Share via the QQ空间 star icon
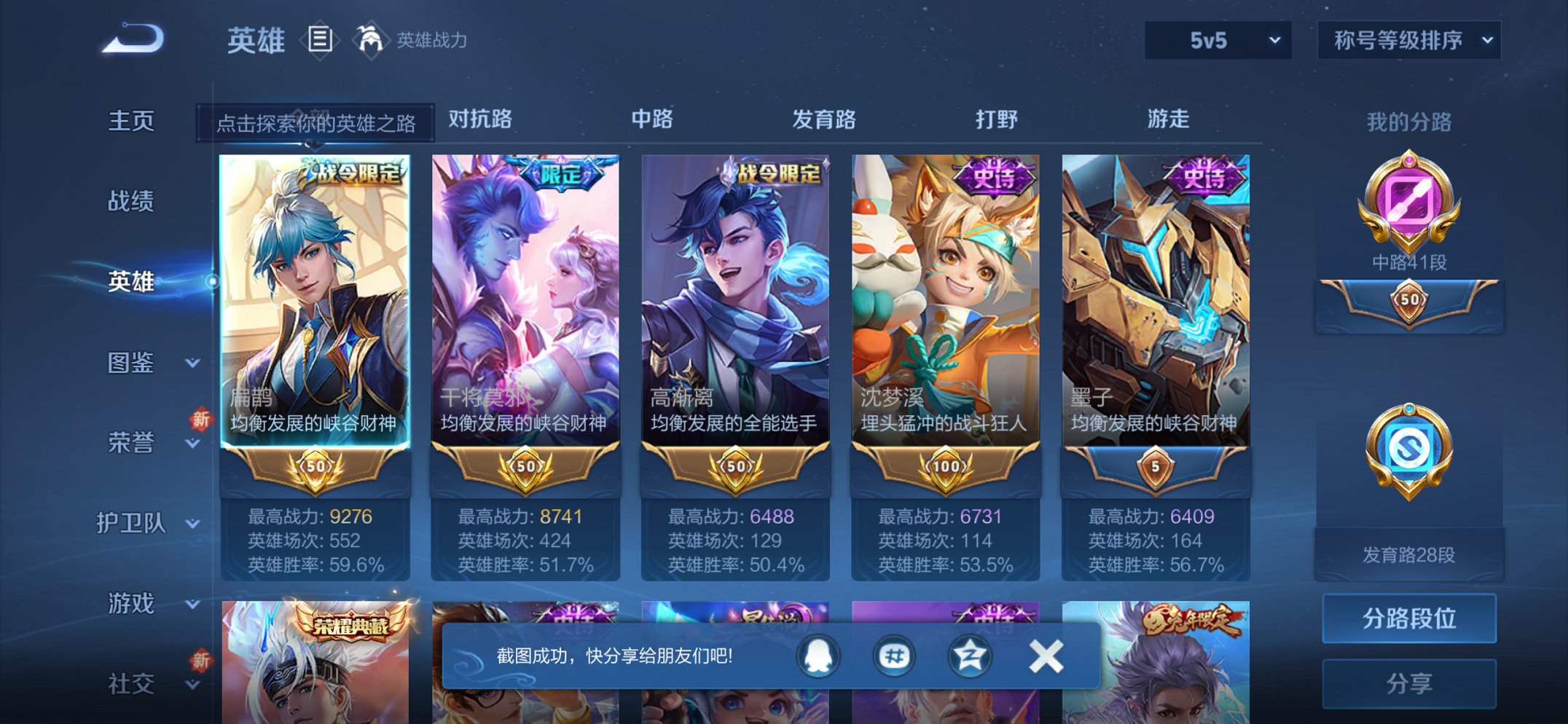The image size is (1568, 724). click(971, 655)
